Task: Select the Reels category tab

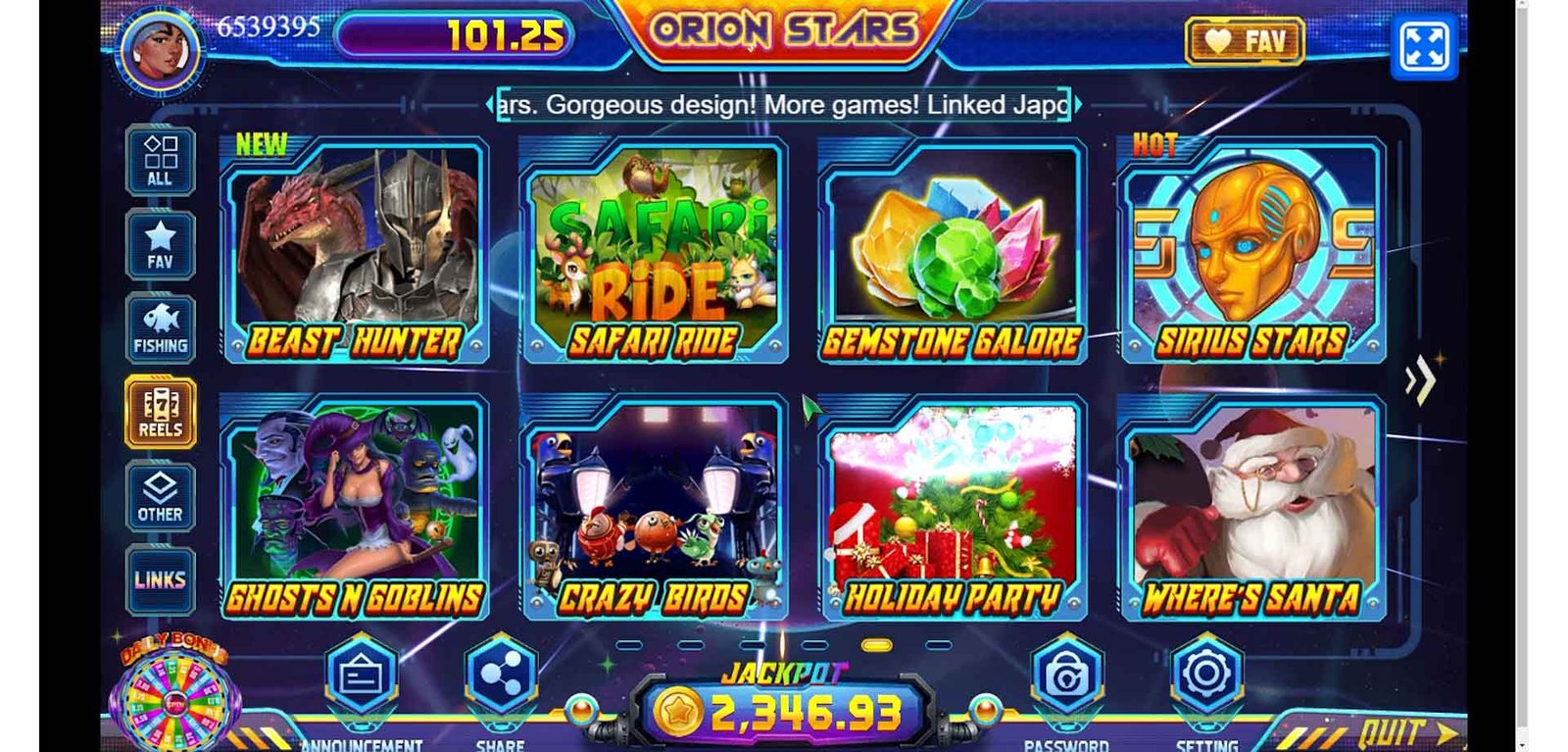Action: tap(160, 413)
